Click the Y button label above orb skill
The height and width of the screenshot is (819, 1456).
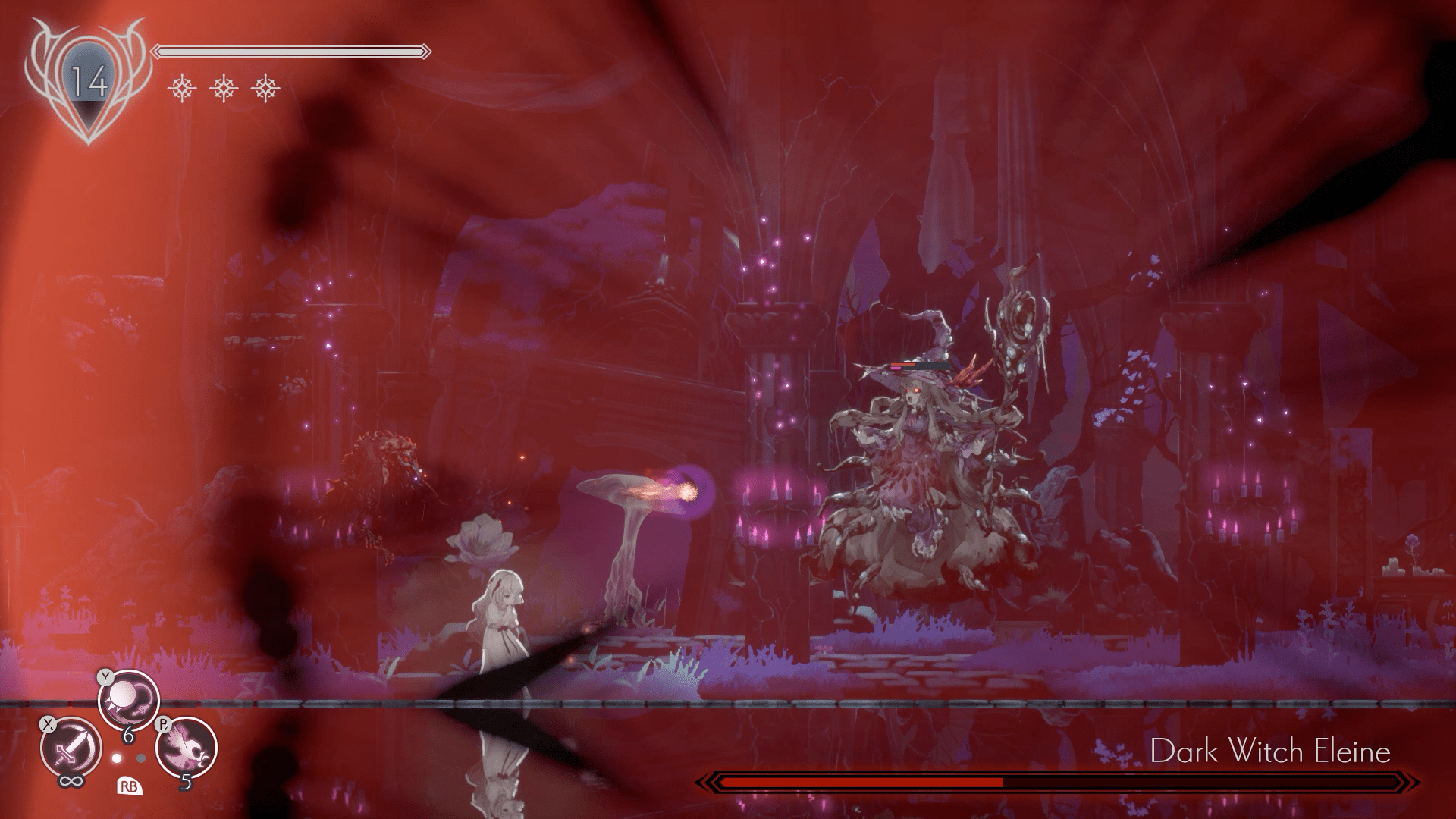pyautogui.click(x=105, y=678)
